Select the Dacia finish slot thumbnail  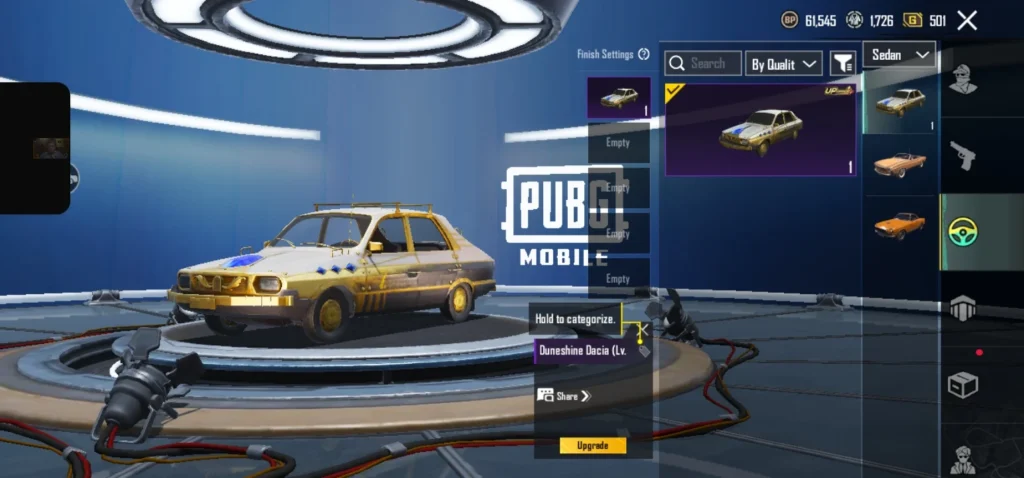(618, 98)
